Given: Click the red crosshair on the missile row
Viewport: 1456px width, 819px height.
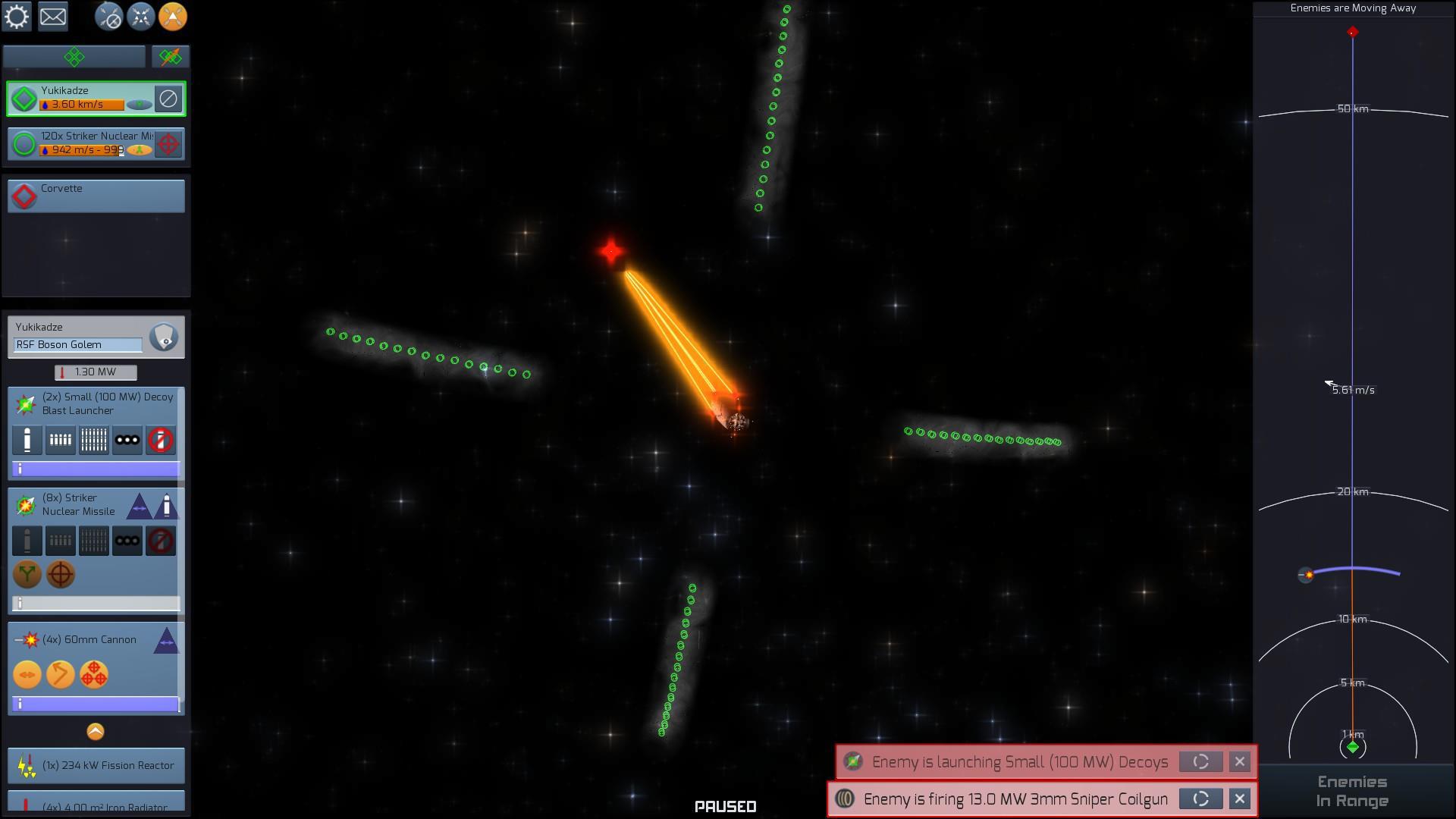Looking at the screenshot, I should coord(168,144).
